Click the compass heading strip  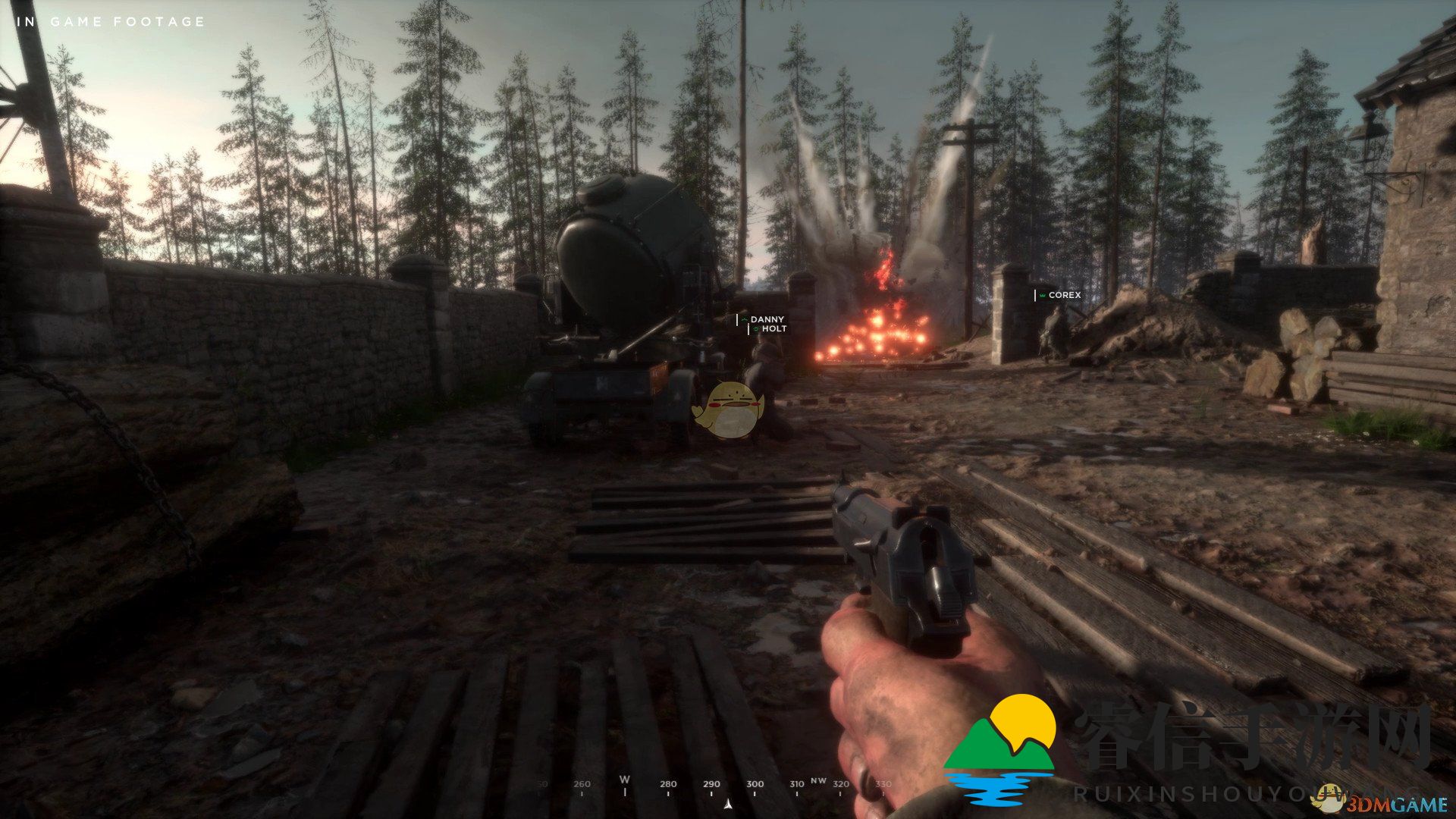coord(711,787)
